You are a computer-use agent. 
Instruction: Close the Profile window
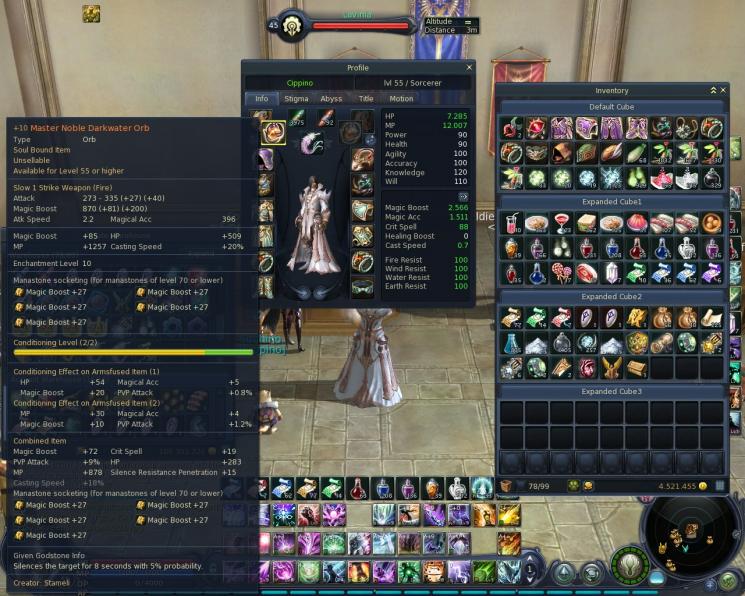click(469, 68)
